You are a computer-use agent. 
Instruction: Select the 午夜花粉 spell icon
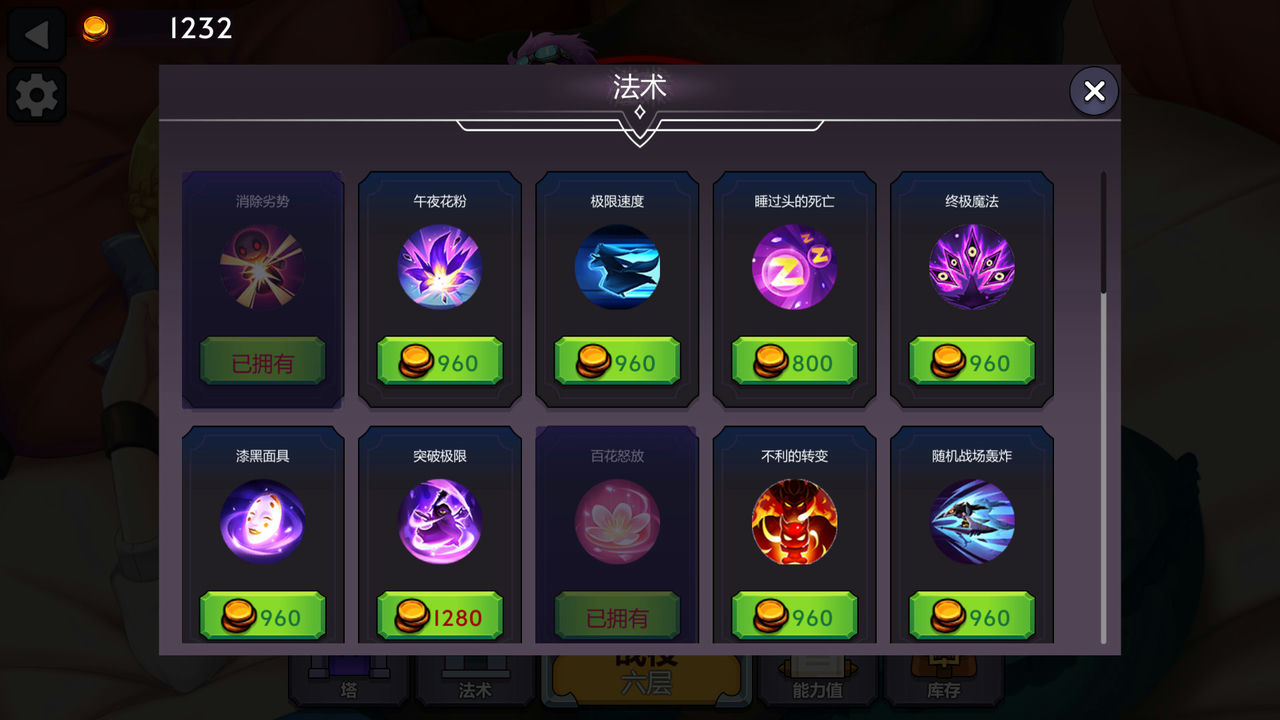[439, 266]
